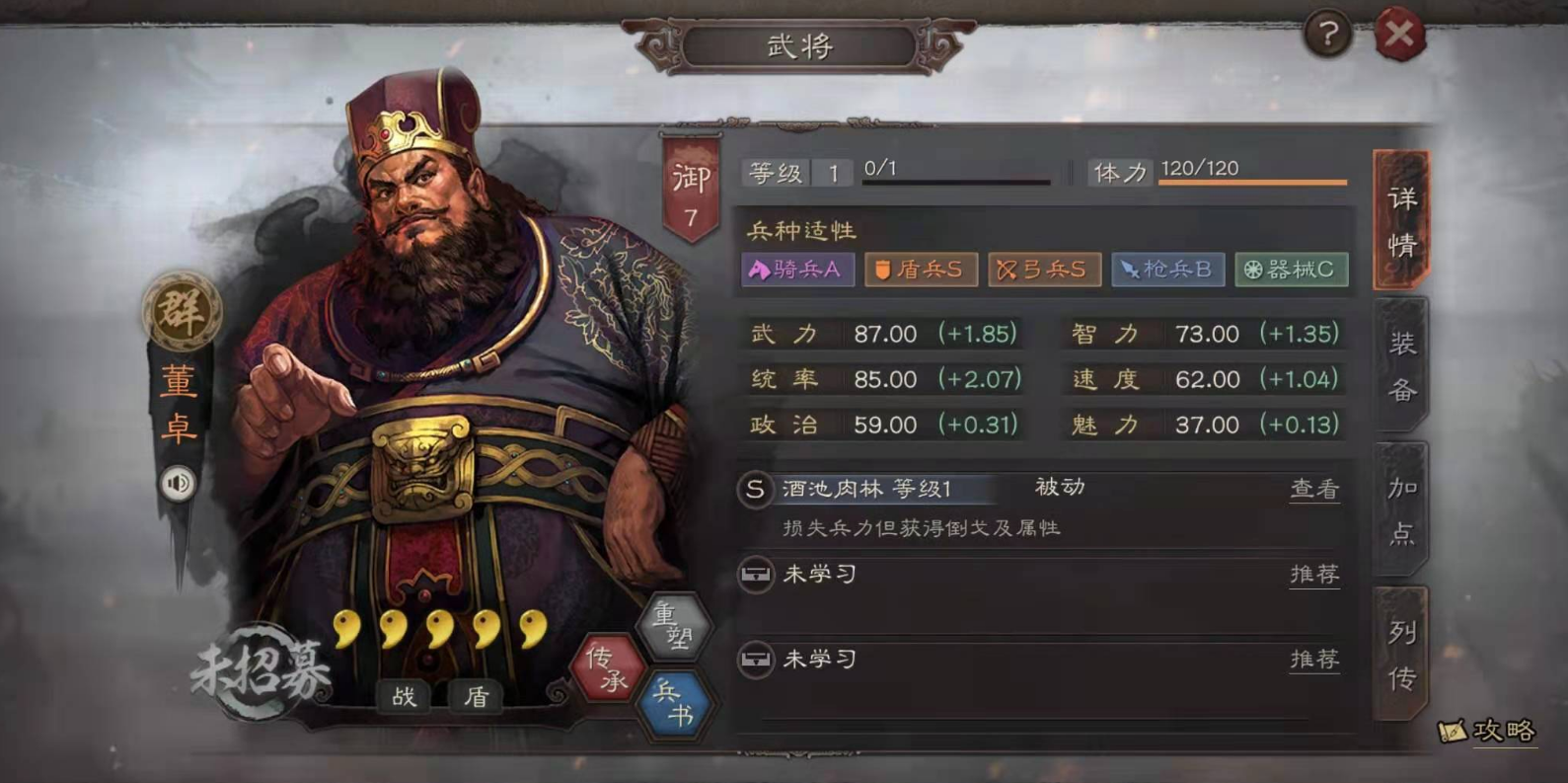Select the 骑兵A cavalry aptitude badge
Viewport: 1568px width, 783px height.
click(797, 270)
